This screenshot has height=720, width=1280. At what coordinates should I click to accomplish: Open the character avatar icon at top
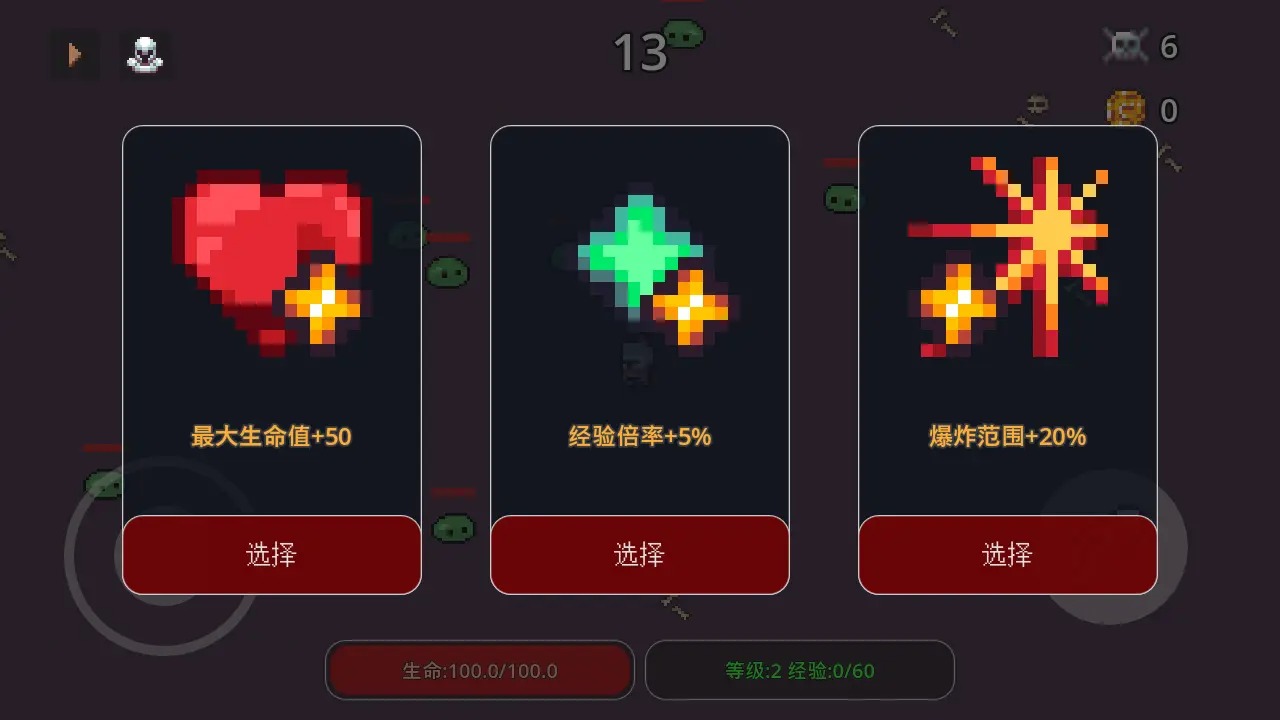[x=146, y=55]
